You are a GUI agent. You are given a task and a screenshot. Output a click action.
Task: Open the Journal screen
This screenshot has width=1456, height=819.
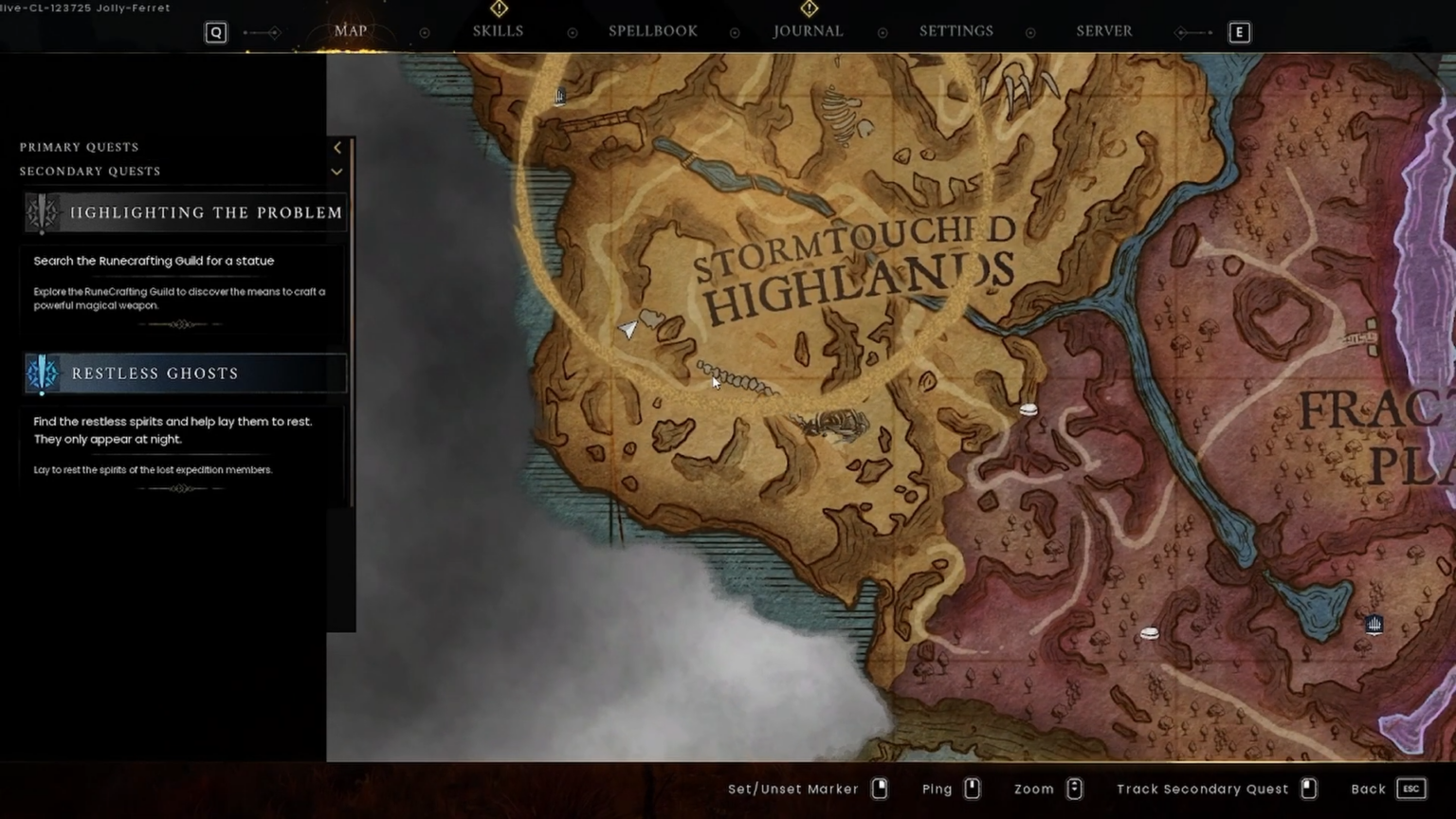point(807,30)
